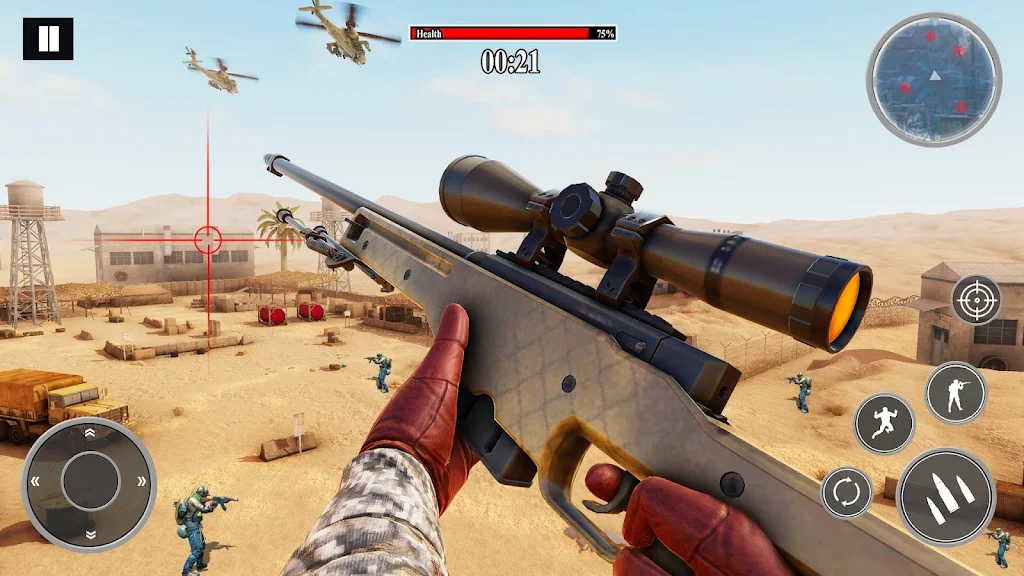
Task: Tap the crosshair scope aim button
Action: pyautogui.click(x=975, y=299)
